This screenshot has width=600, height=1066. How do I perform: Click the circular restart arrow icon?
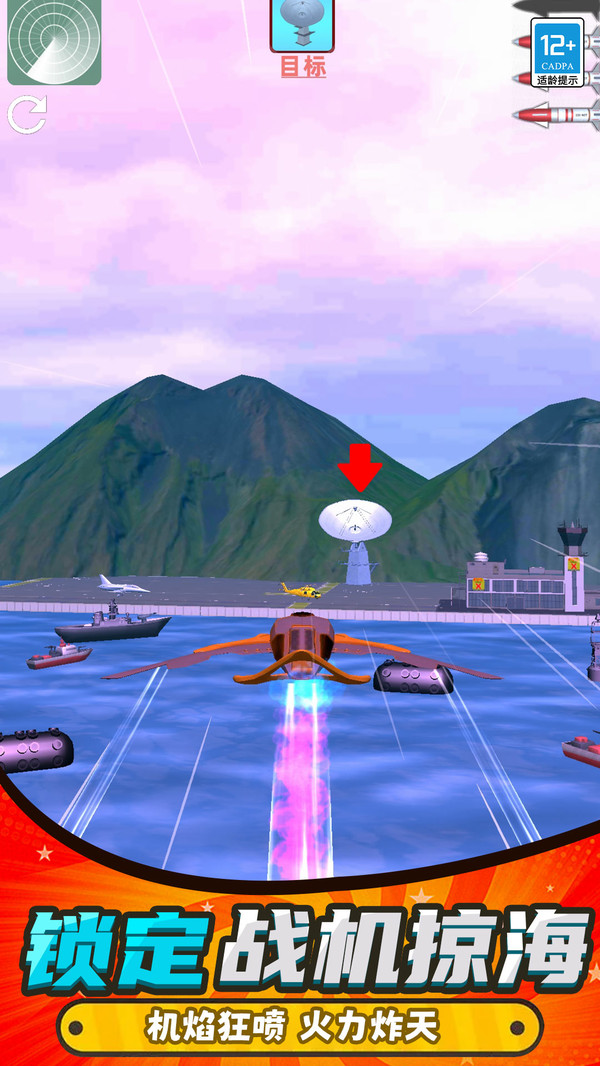(x=27, y=115)
